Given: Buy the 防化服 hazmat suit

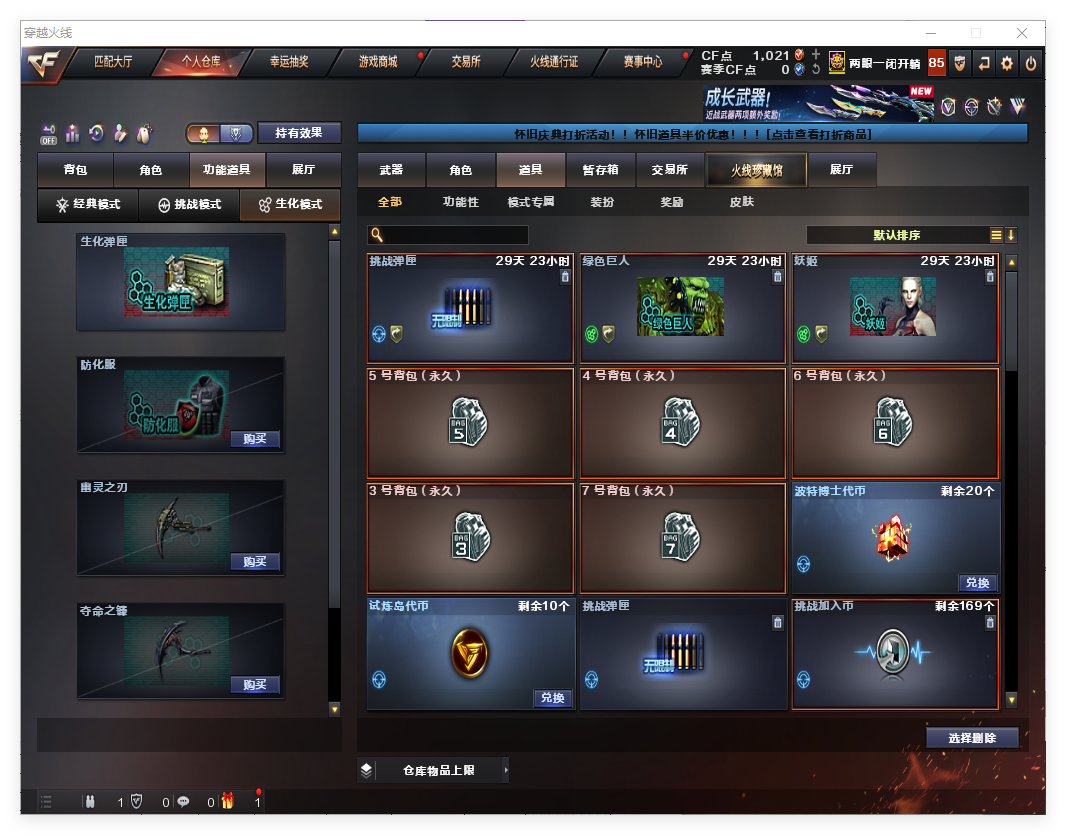Looking at the screenshot, I should pyautogui.click(x=254, y=439).
